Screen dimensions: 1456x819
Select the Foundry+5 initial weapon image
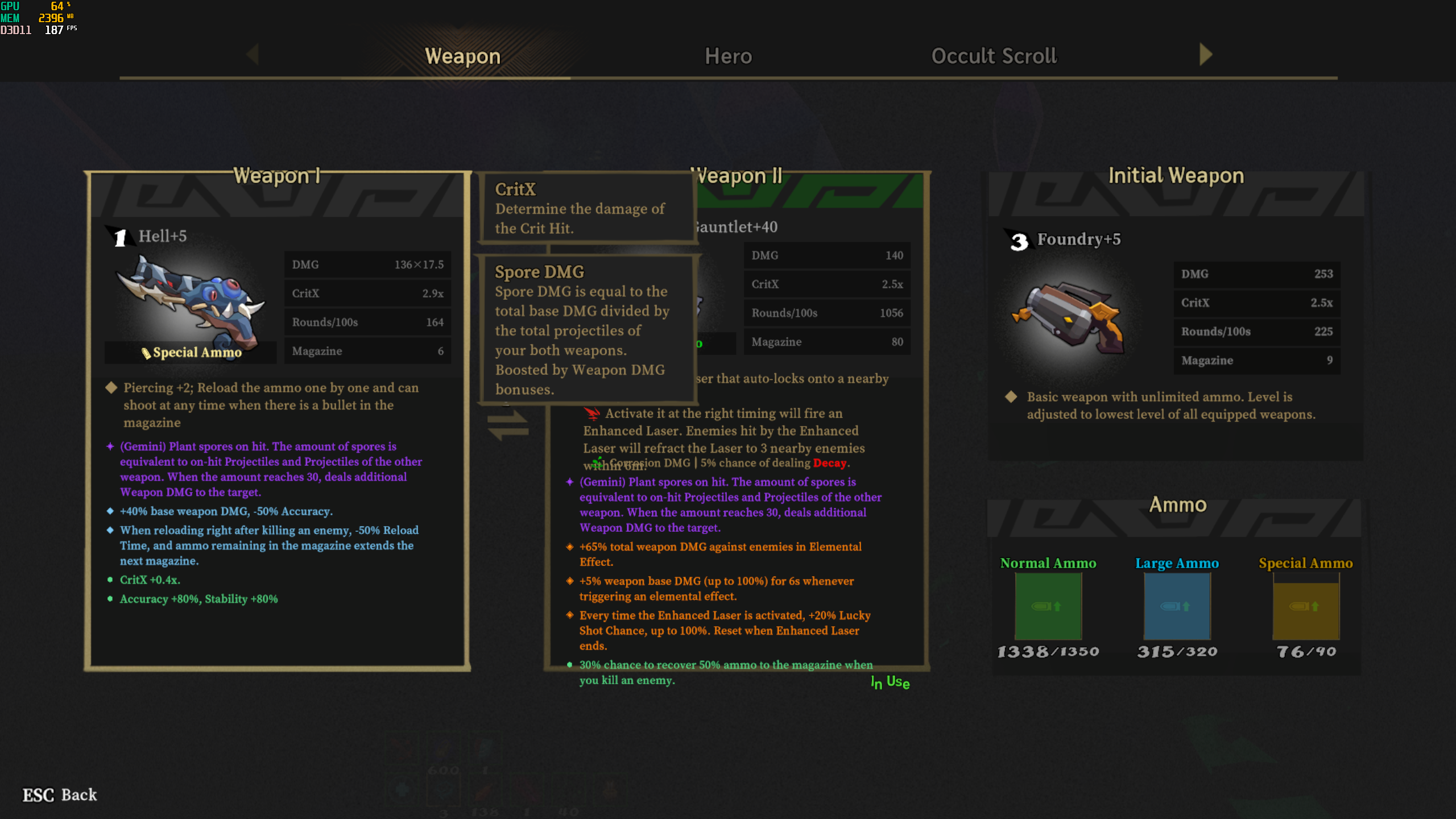1068,317
